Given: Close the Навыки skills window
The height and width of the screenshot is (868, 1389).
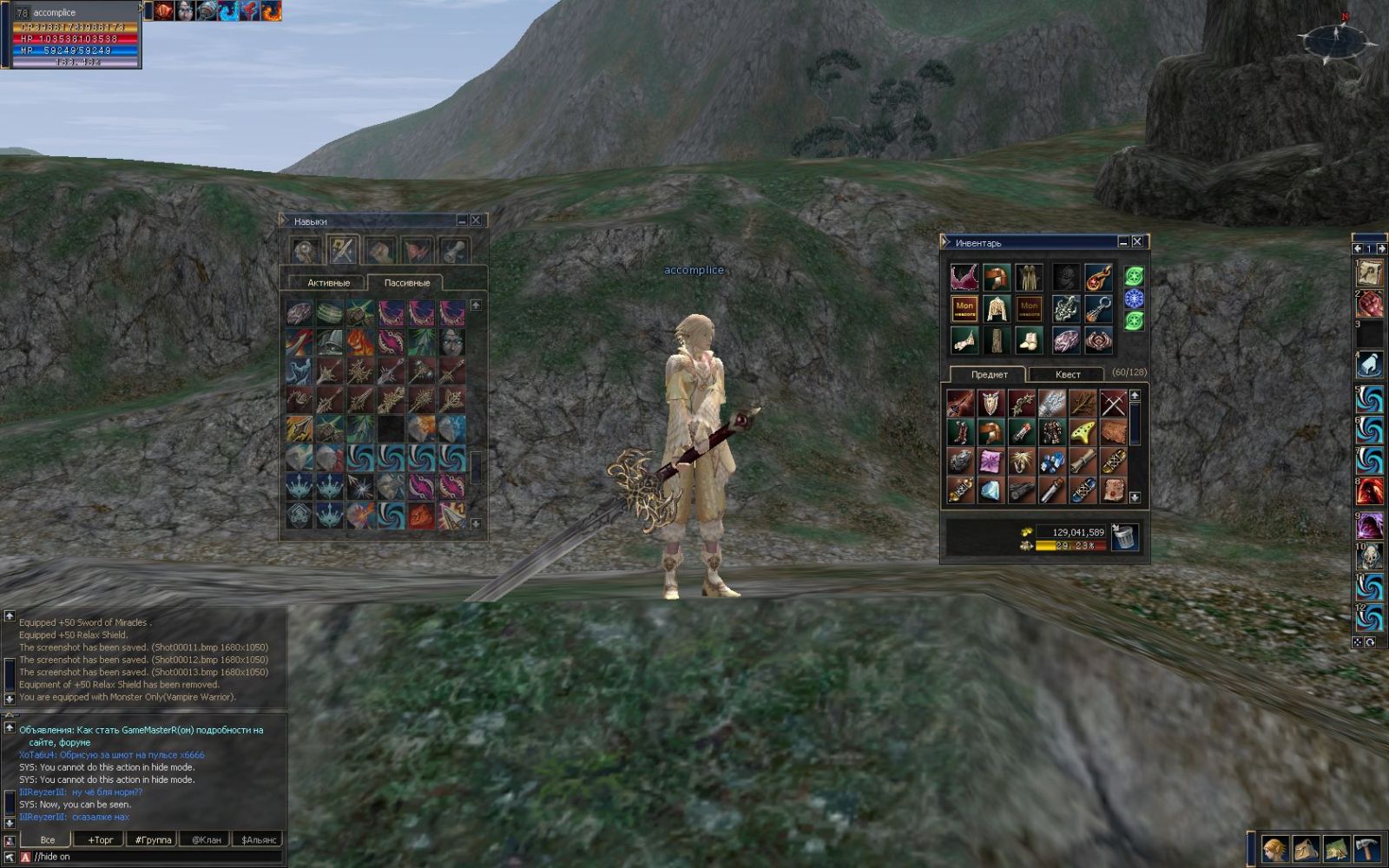Looking at the screenshot, I should pos(476,221).
